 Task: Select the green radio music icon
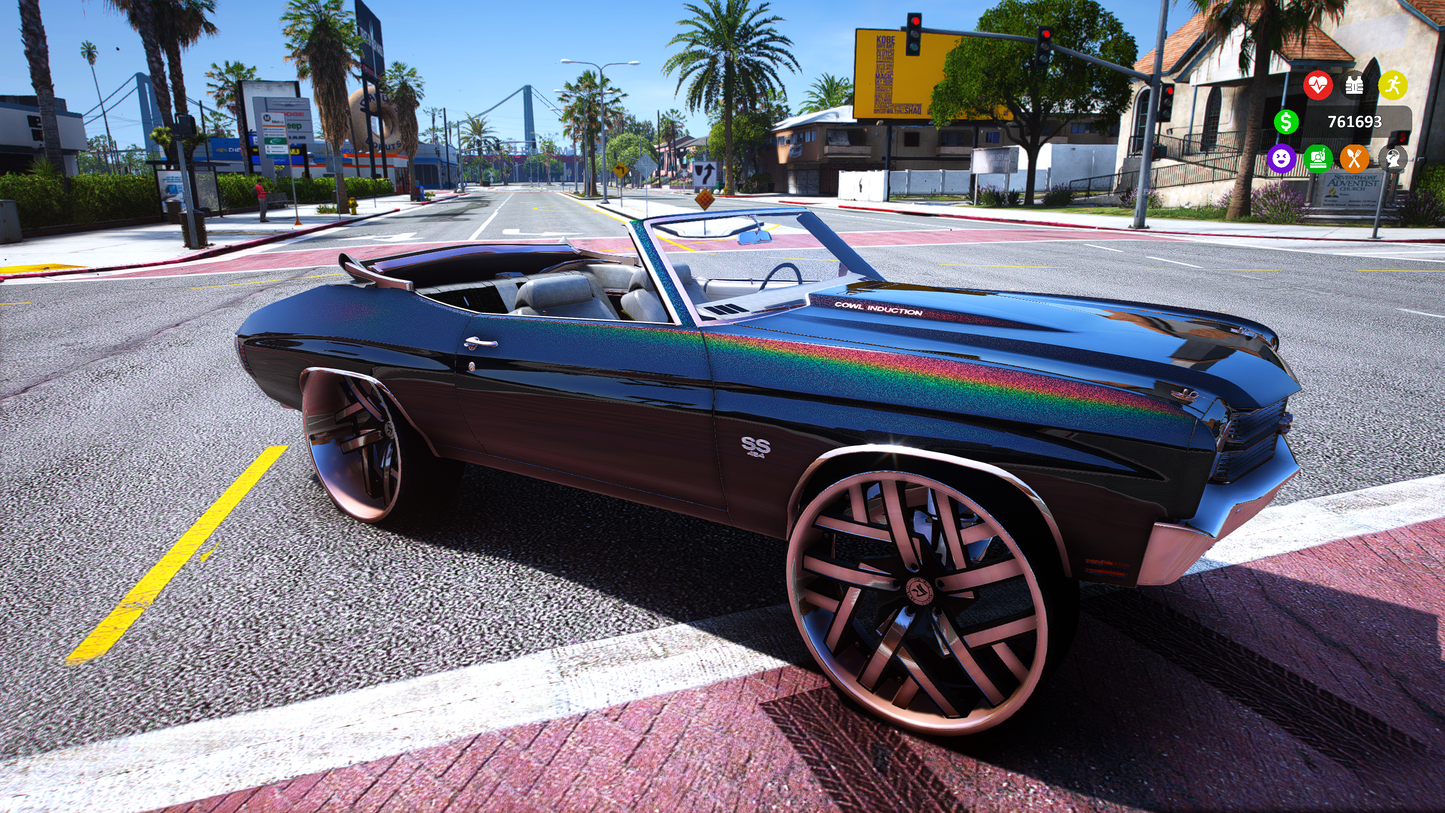coord(1318,158)
